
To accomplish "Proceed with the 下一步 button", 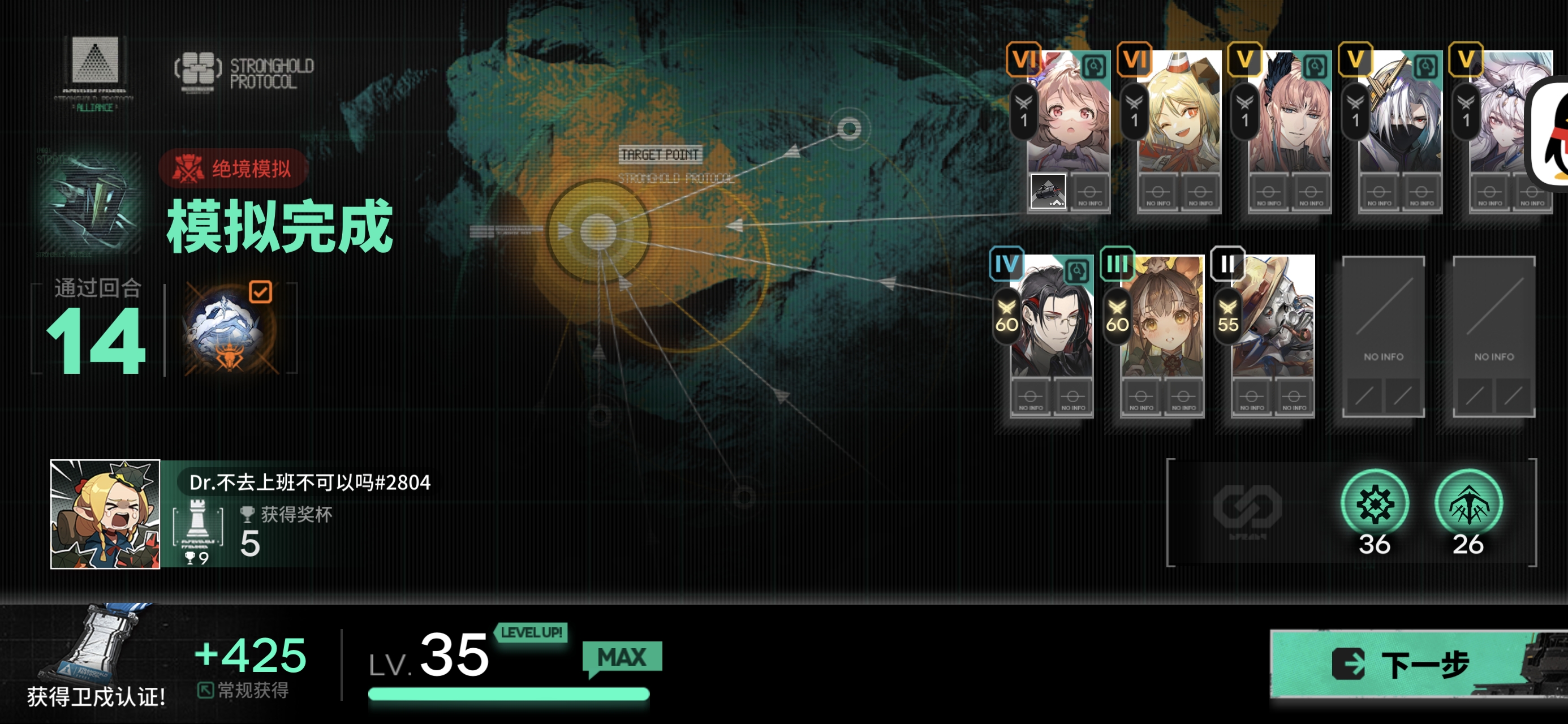I will (1418, 663).
